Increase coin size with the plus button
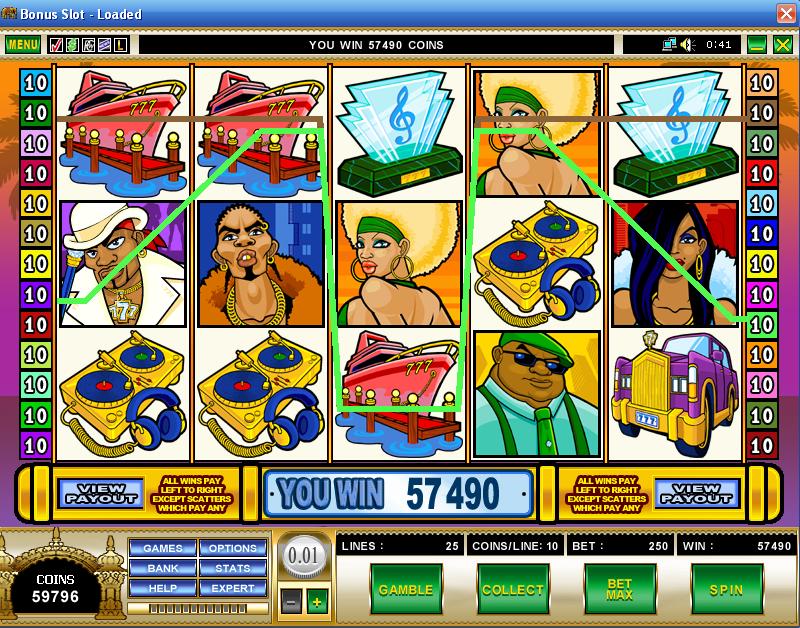This screenshot has height=628, width=800. coord(317,602)
